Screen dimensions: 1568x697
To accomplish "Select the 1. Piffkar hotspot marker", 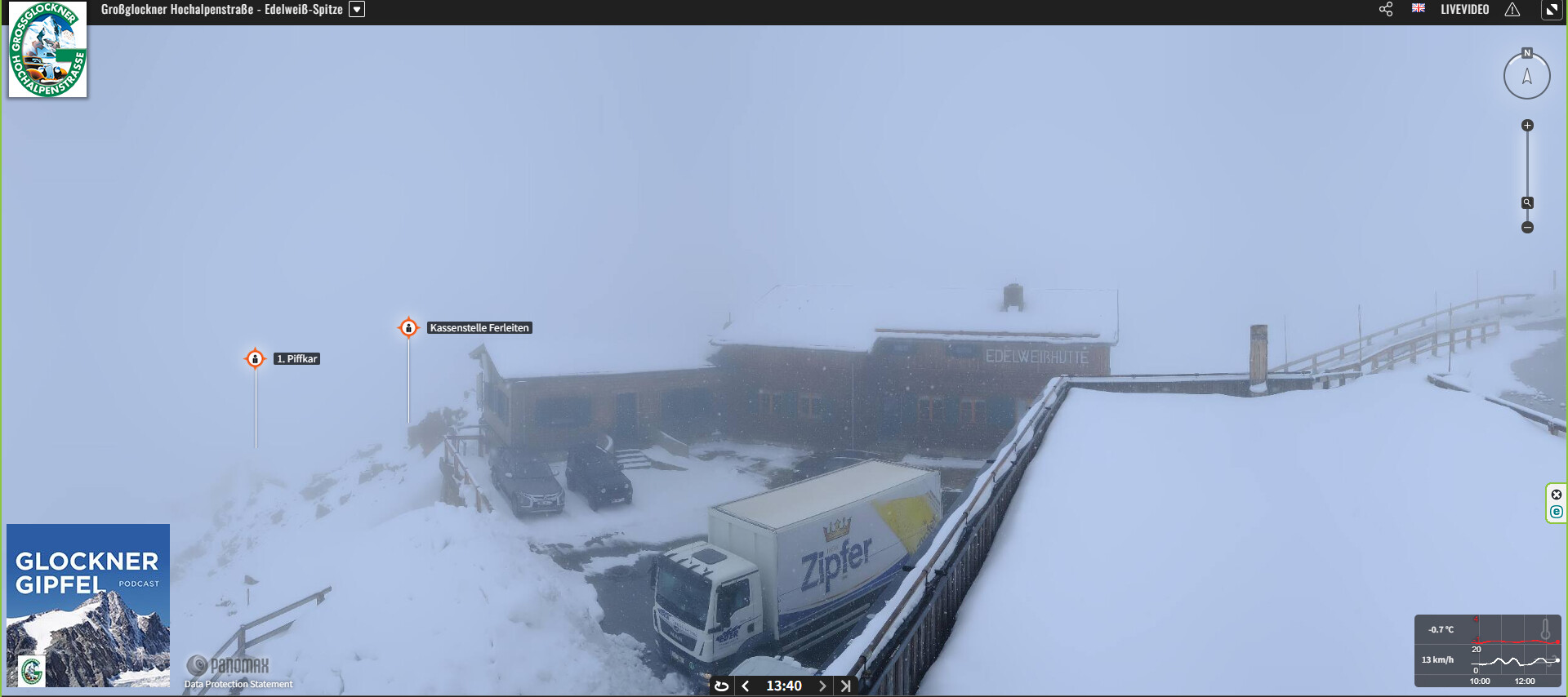I will [x=255, y=358].
